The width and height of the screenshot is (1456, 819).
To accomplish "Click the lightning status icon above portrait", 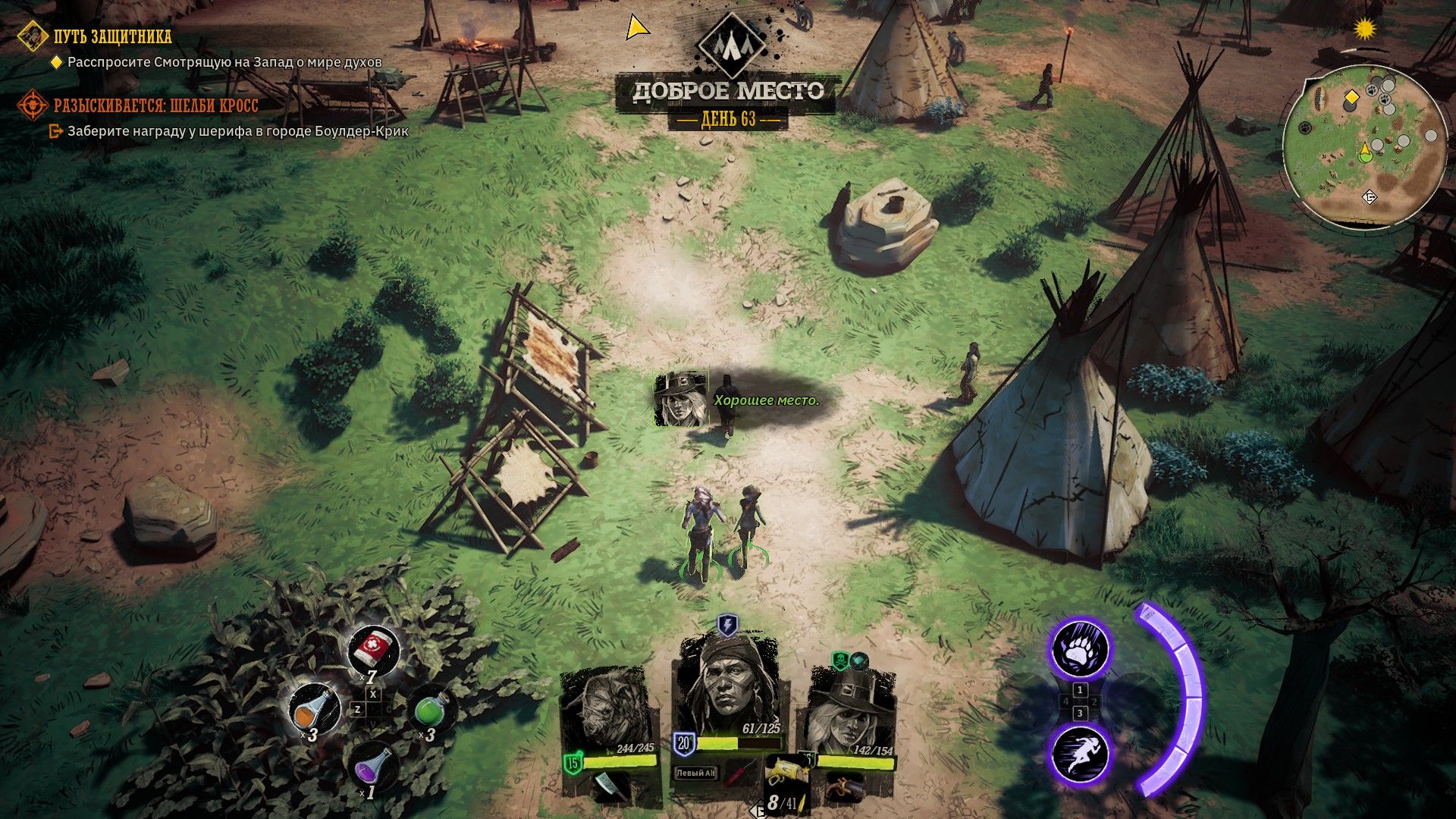I will coord(726,625).
